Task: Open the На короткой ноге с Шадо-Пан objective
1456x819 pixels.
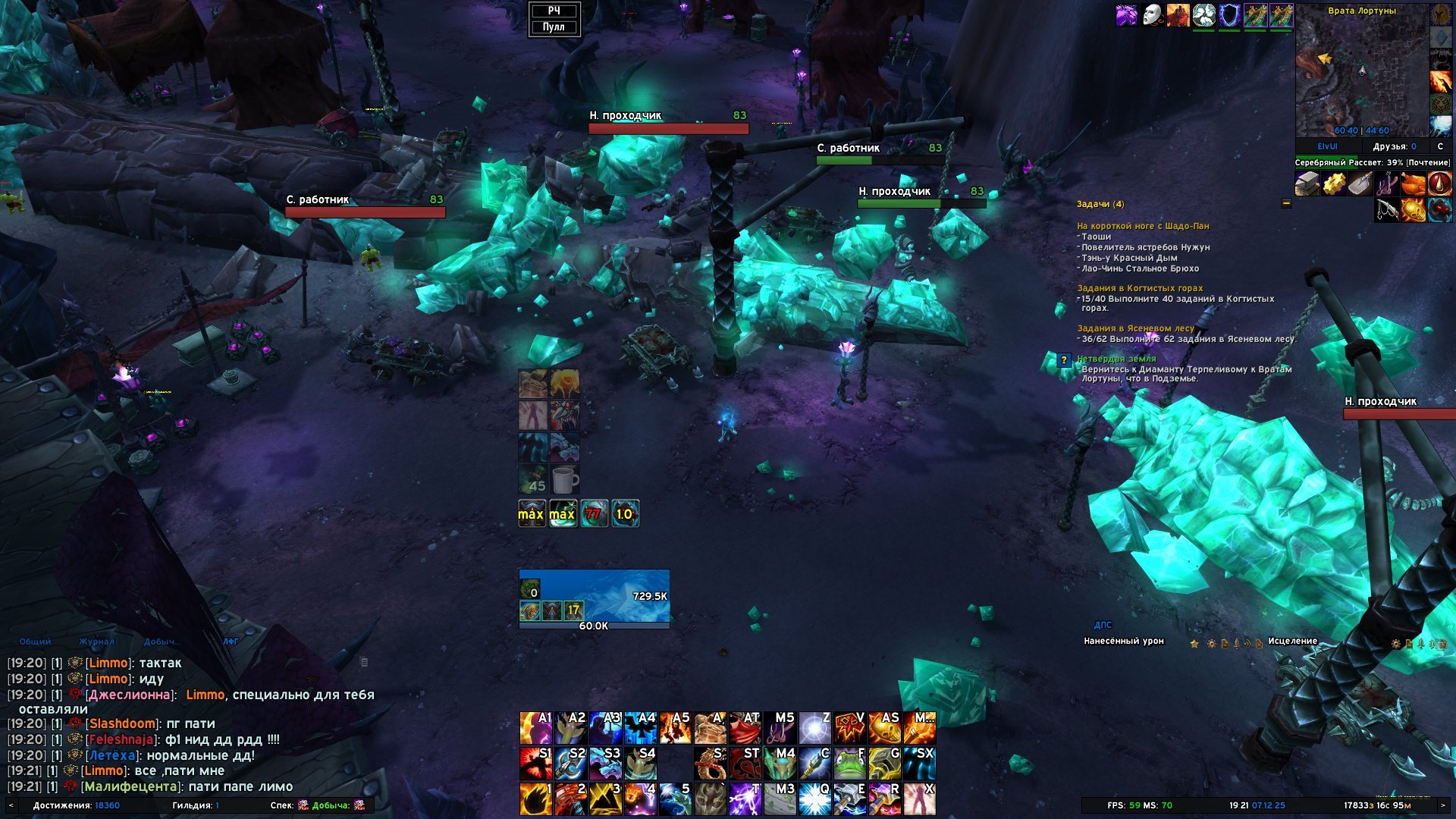Action: click(x=1143, y=226)
